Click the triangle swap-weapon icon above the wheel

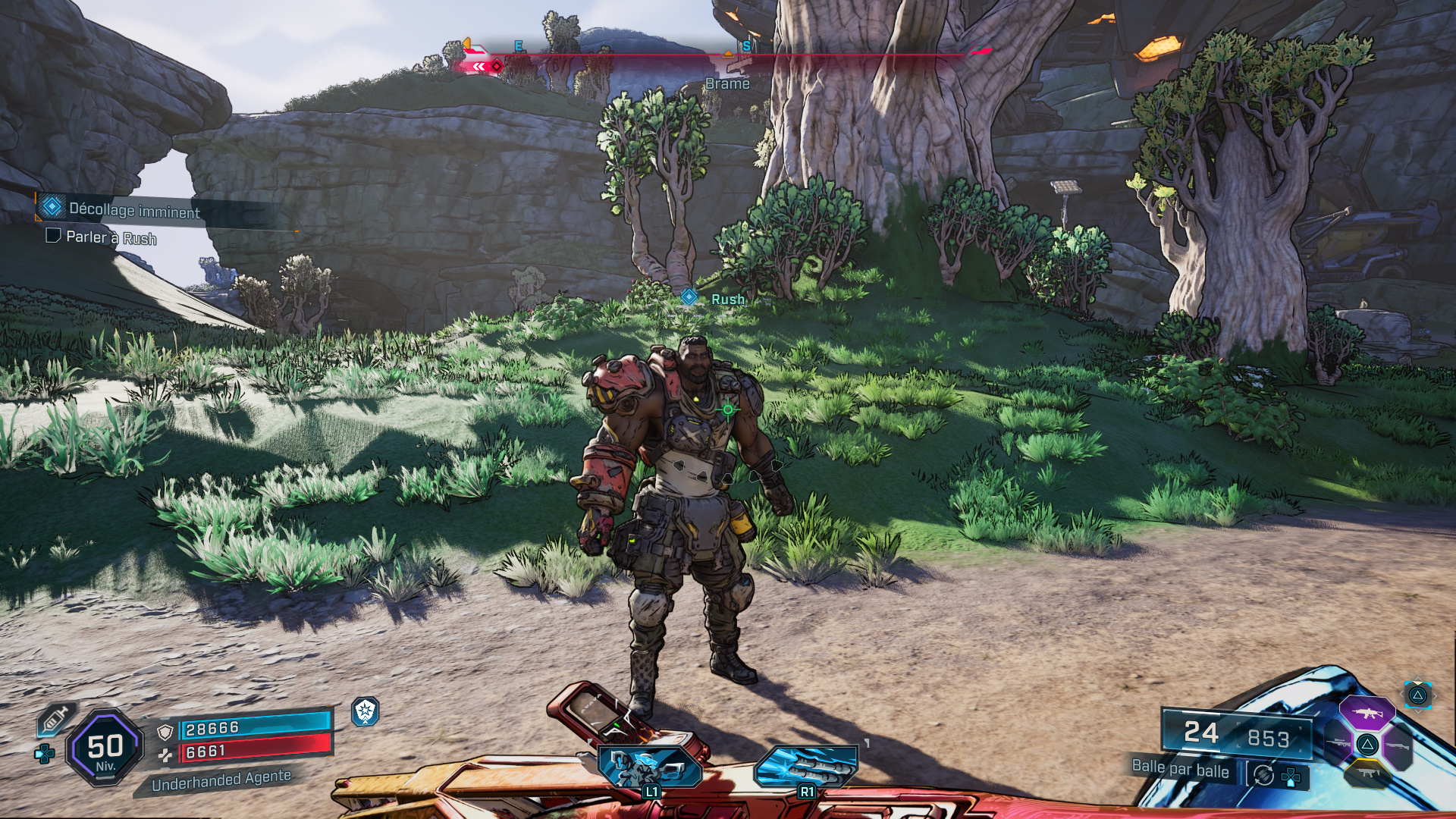pyautogui.click(x=1418, y=697)
